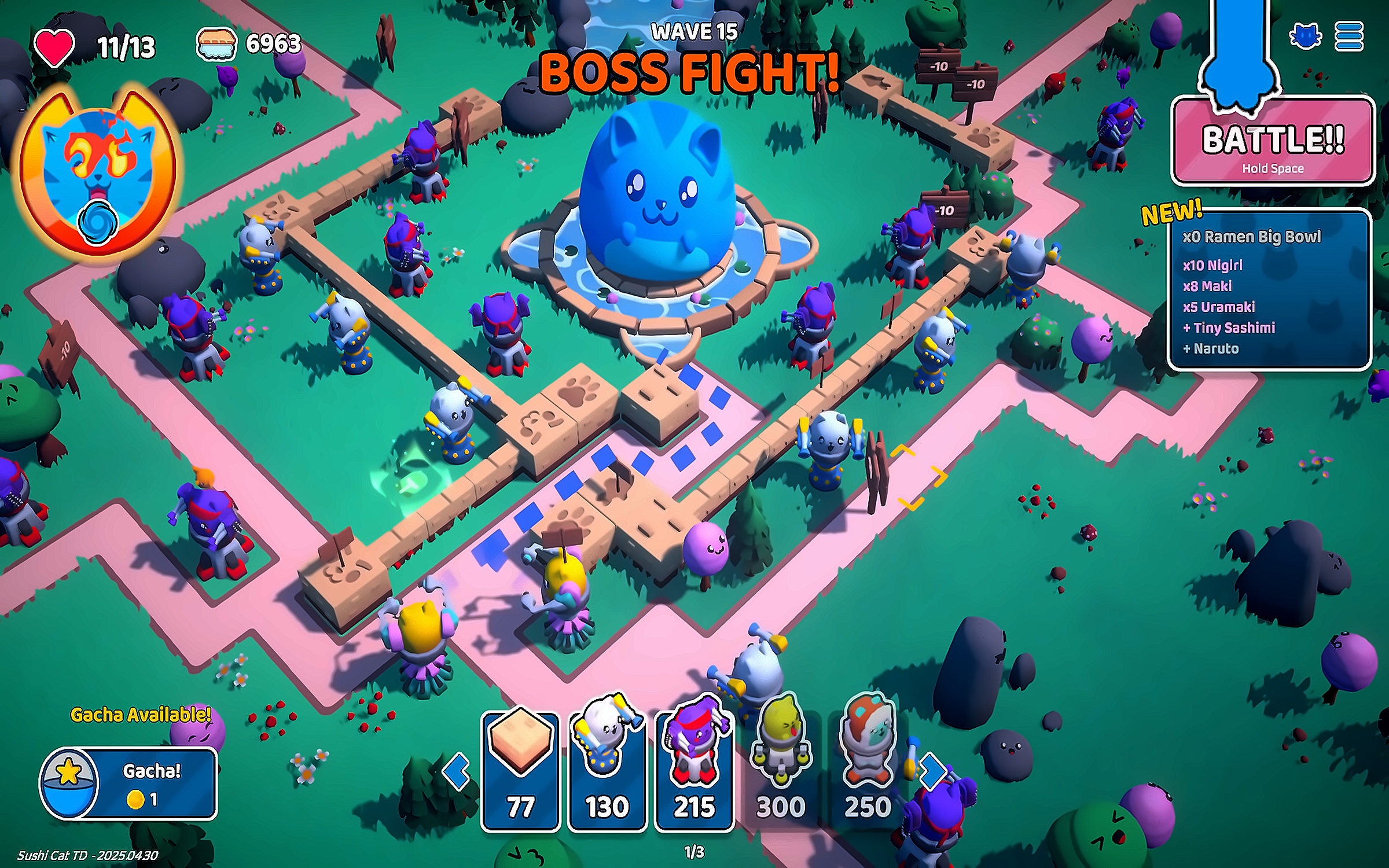Go to the previous tower page
The image size is (1389, 868).
tap(457, 771)
